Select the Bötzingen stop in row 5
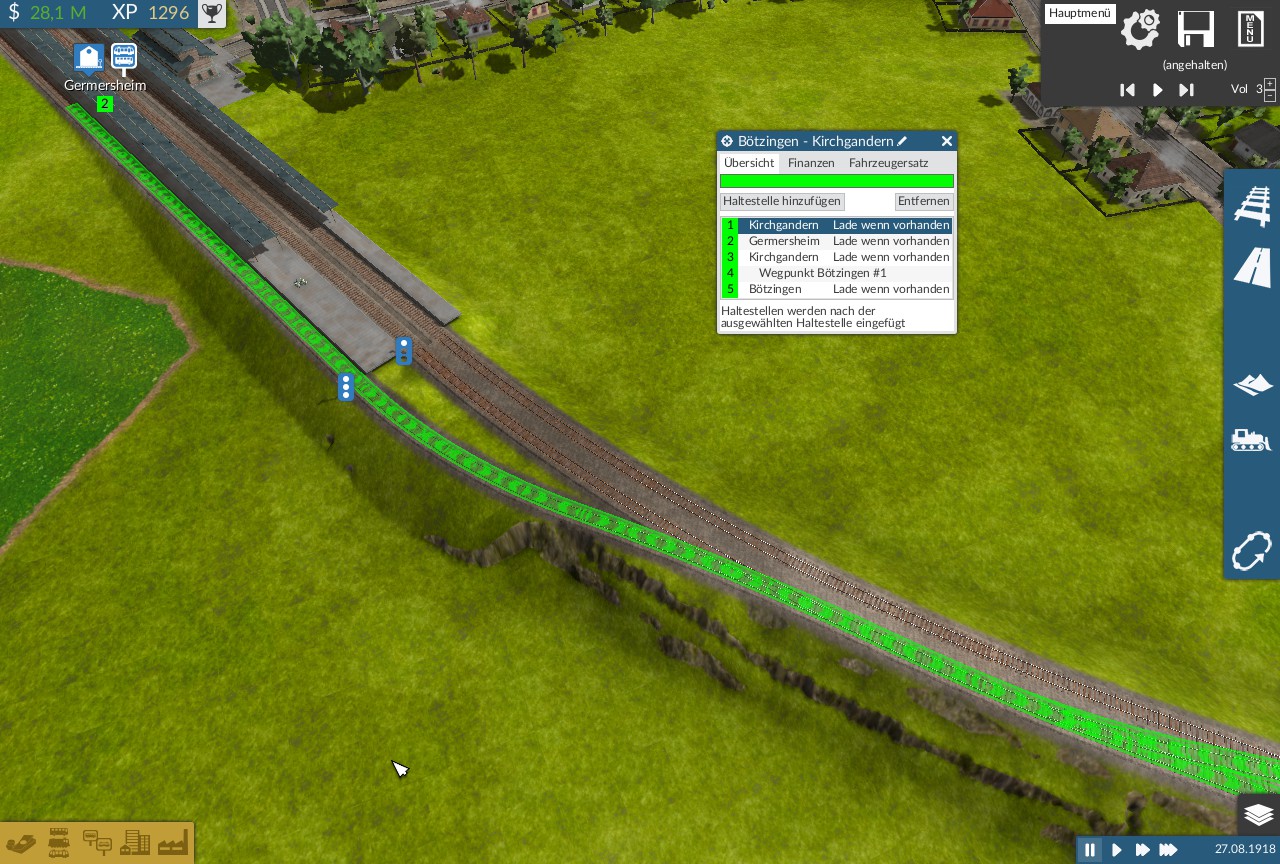This screenshot has width=1280, height=864. 775,289
